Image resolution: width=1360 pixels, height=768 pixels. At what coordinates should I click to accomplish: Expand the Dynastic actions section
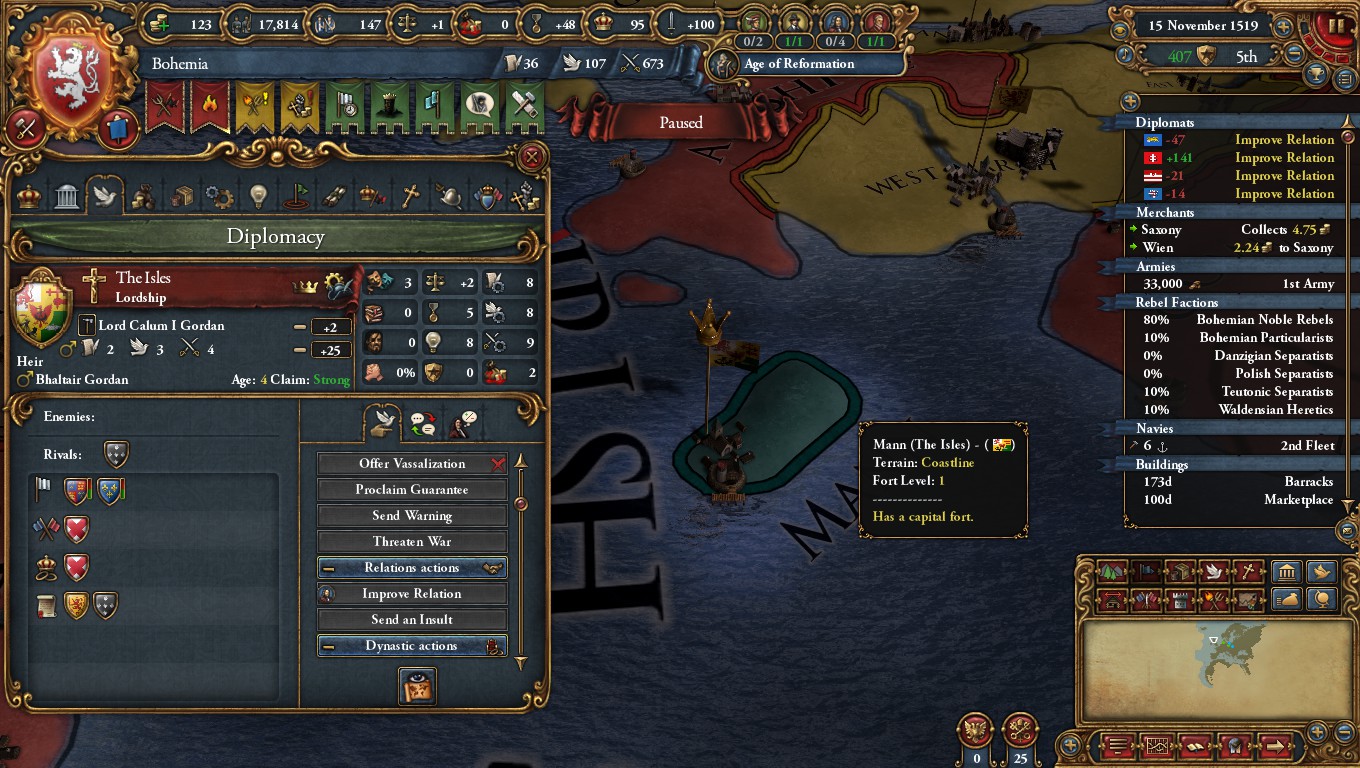[412, 645]
